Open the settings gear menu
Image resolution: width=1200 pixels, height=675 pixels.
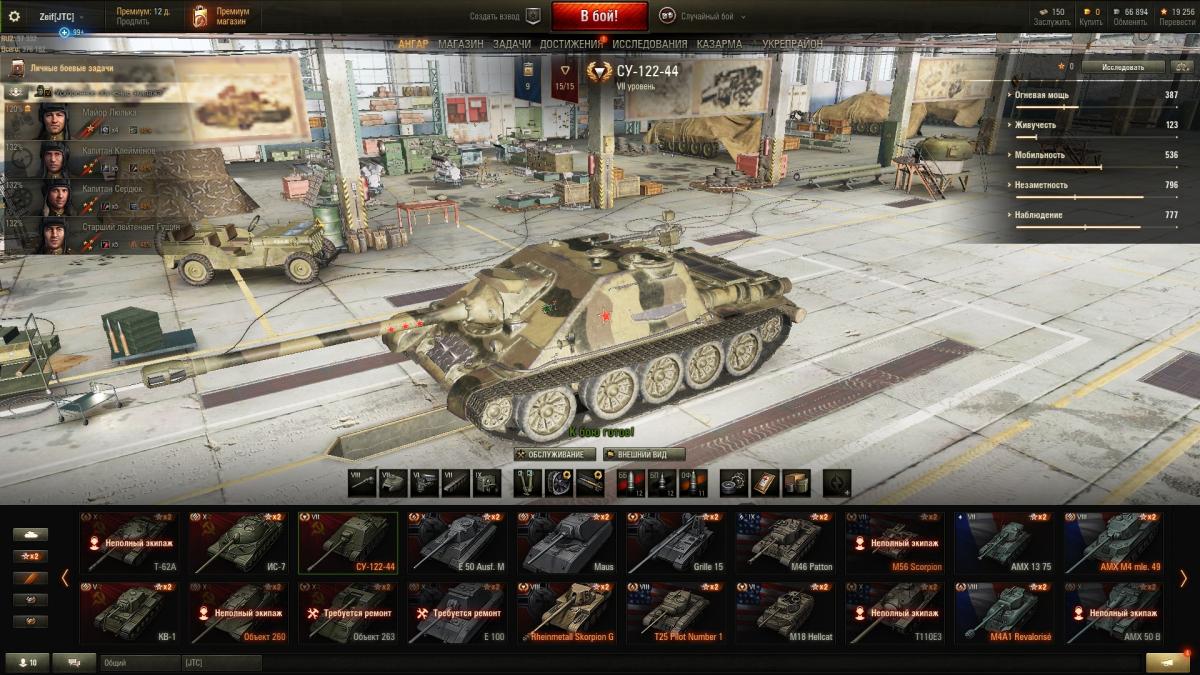pos(14,17)
